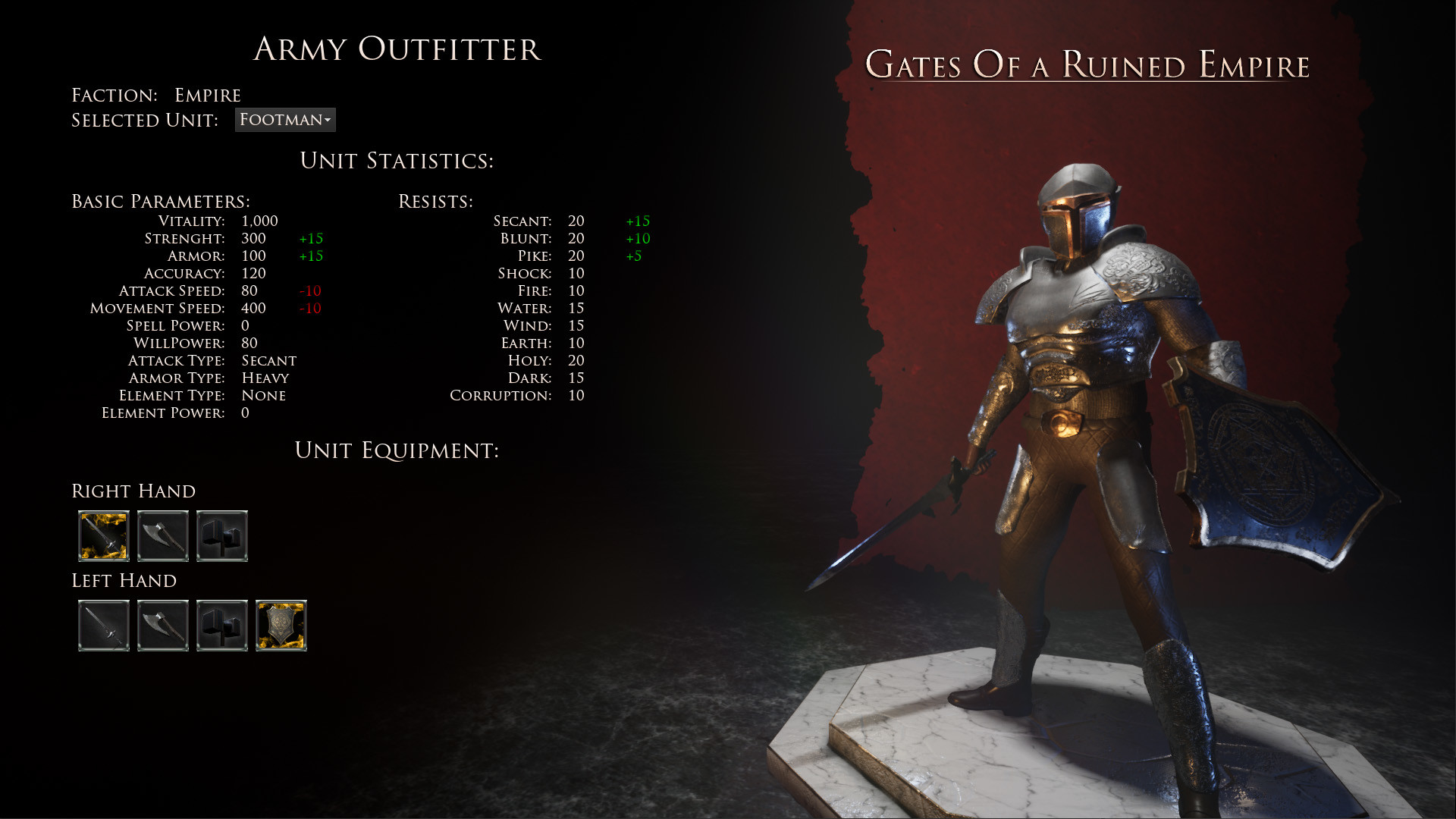This screenshot has height=819, width=1456.
Task: Equip the axe in the left hand
Action: [163, 626]
